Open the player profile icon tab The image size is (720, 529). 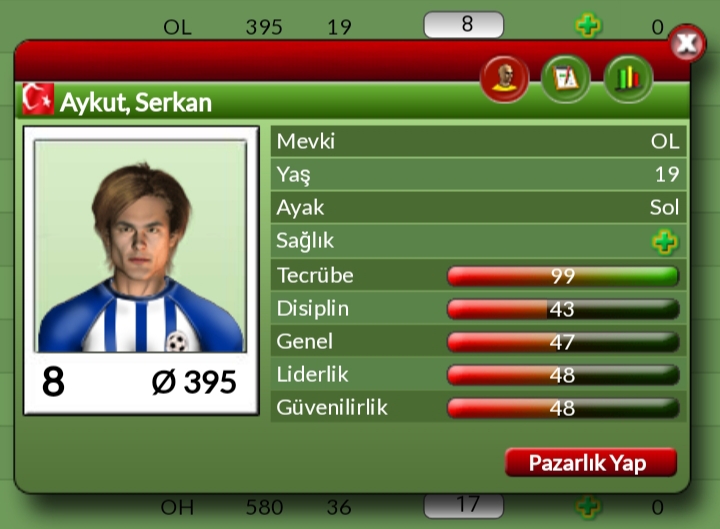click(505, 79)
